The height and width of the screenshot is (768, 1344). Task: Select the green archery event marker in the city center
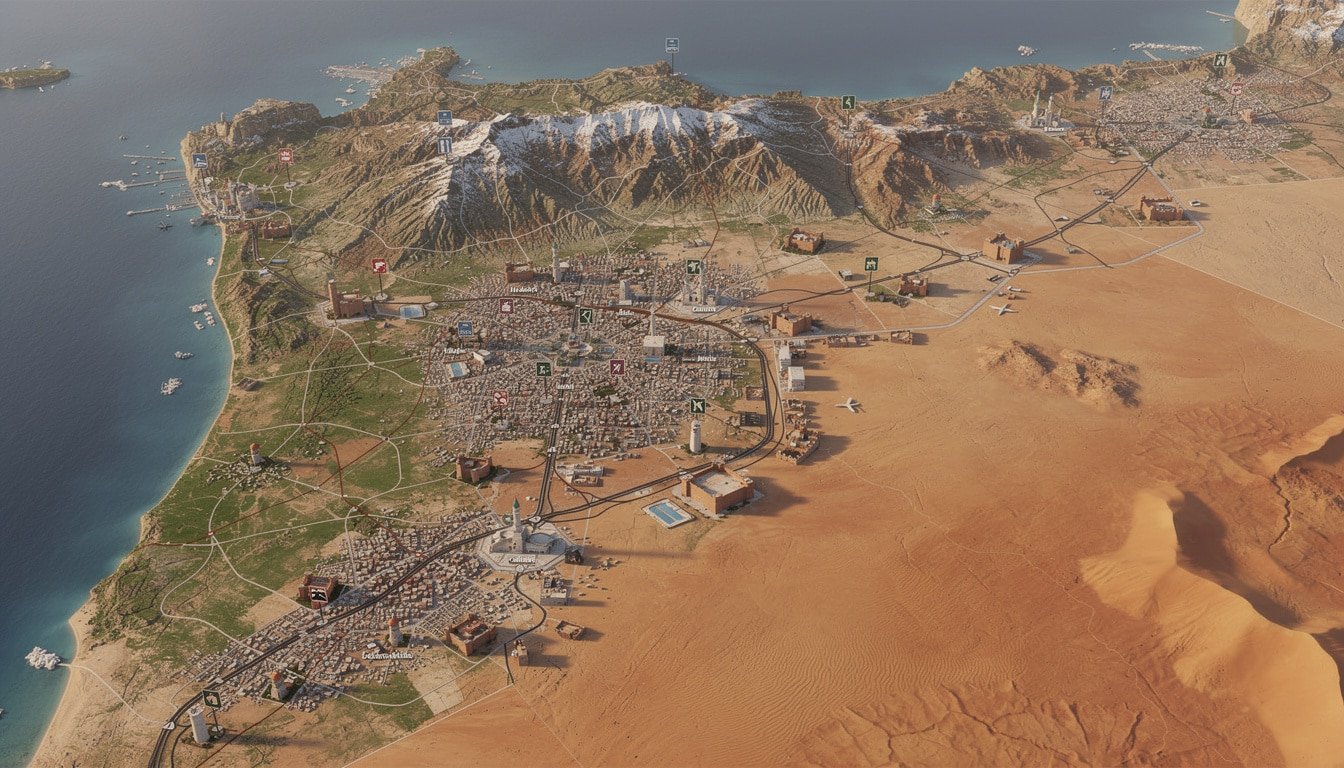[x=584, y=316]
